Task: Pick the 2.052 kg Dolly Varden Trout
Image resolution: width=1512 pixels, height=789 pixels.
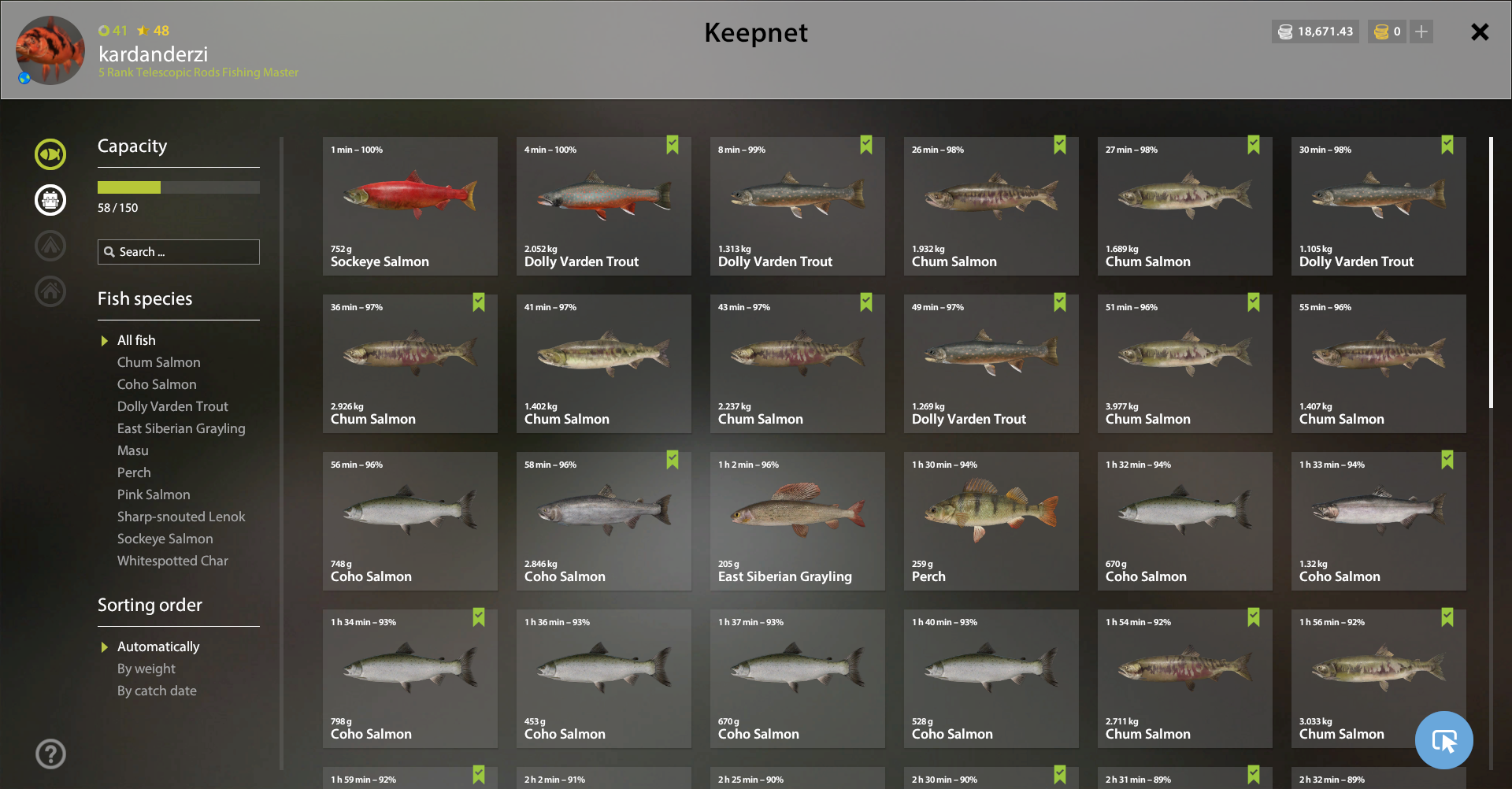Action: point(603,206)
